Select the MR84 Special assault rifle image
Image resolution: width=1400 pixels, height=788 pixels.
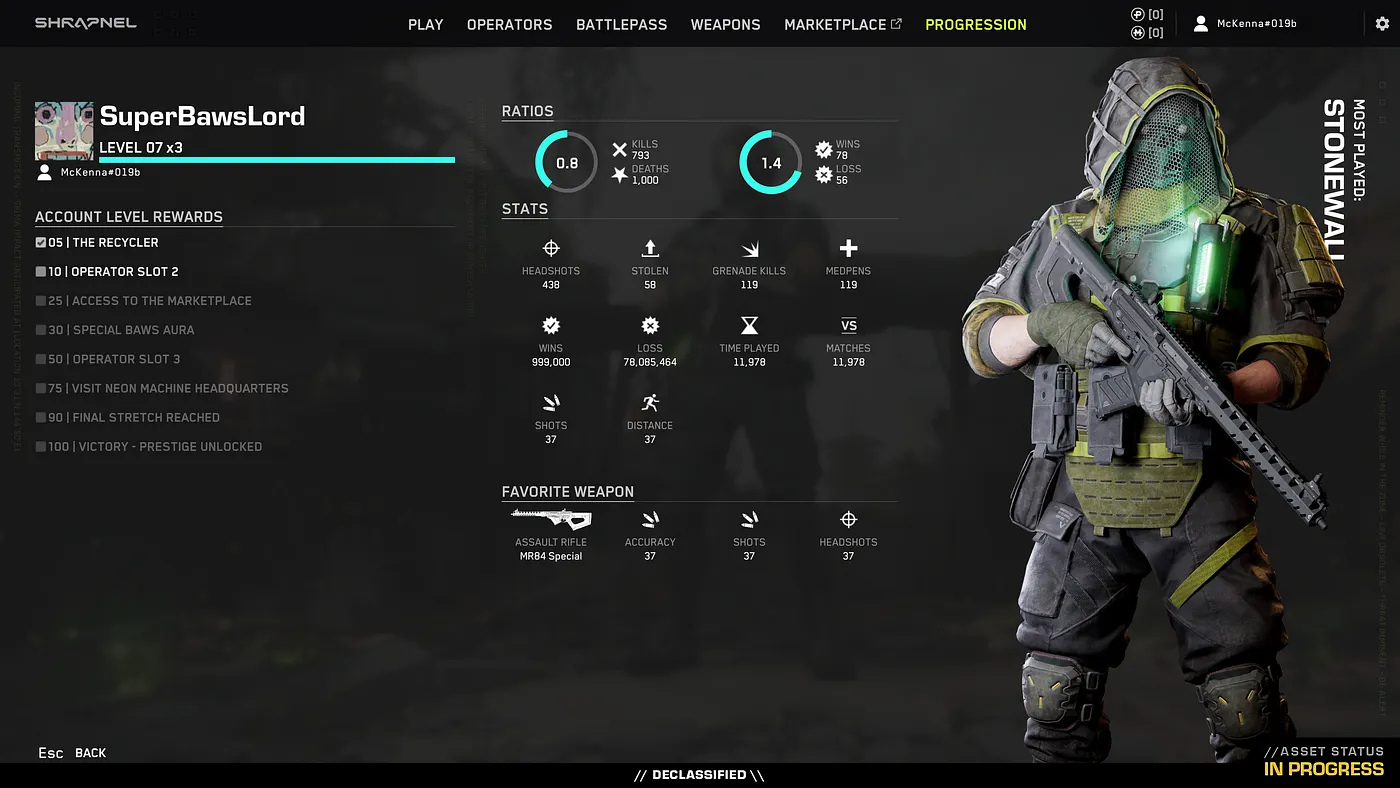(551, 518)
